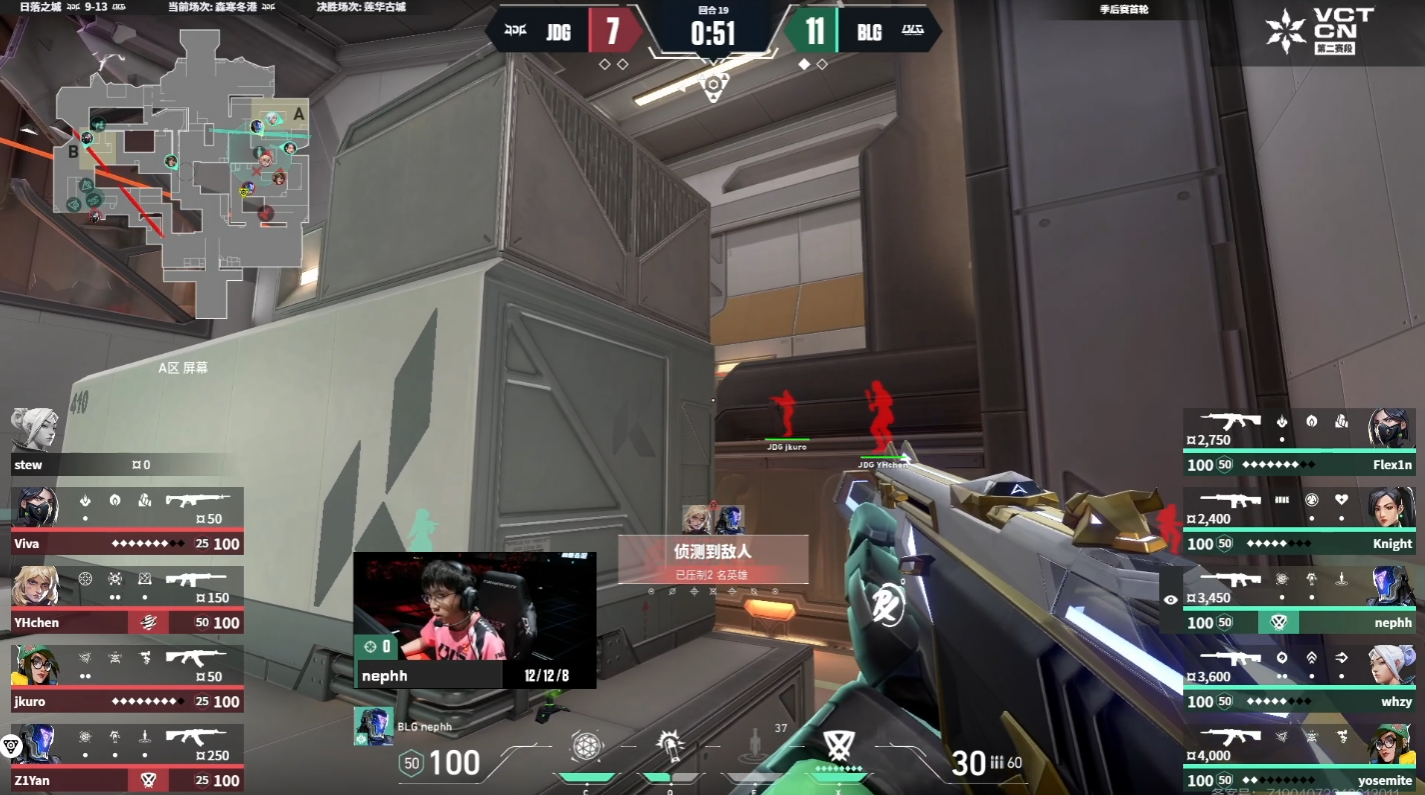Select Viva's player row
The height and width of the screenshot is (795, 1425).
(x=128, y=521)
